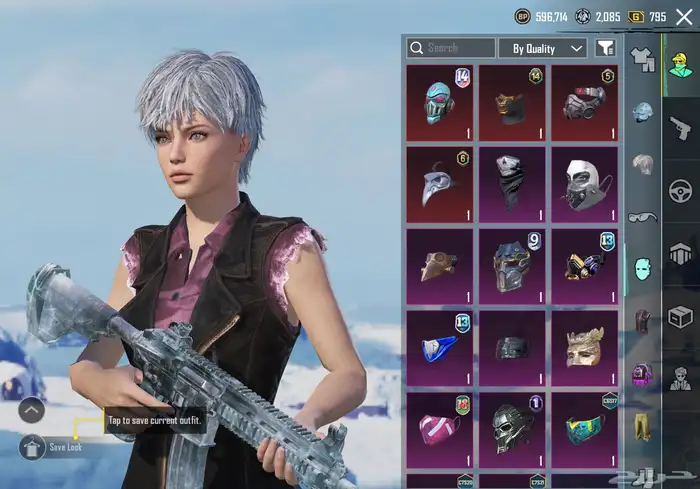Open the vehicle skins section
The height and width of the screenshot is (489, 700).
coord(681,190)
